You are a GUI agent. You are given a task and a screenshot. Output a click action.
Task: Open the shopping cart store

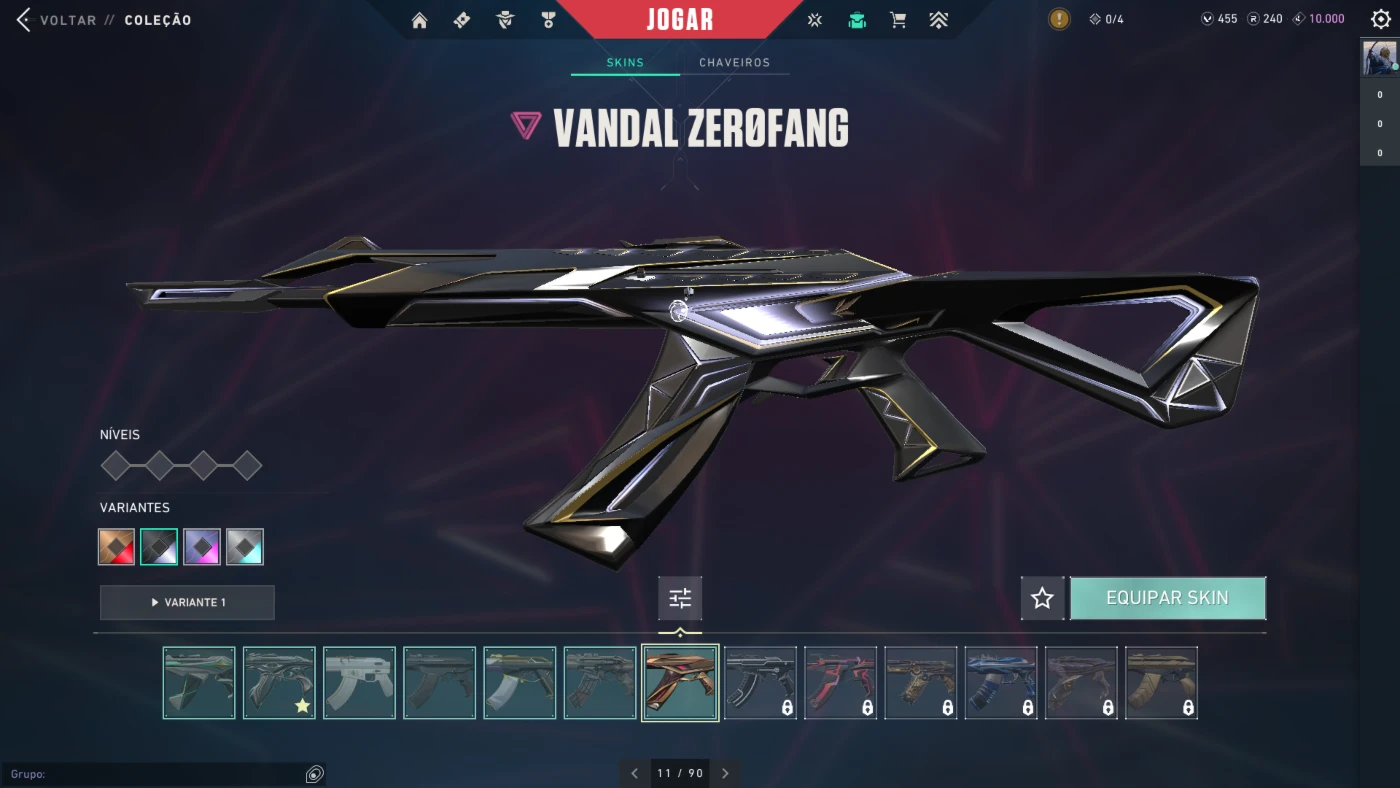pyautogui.click(x=898, y=20)
